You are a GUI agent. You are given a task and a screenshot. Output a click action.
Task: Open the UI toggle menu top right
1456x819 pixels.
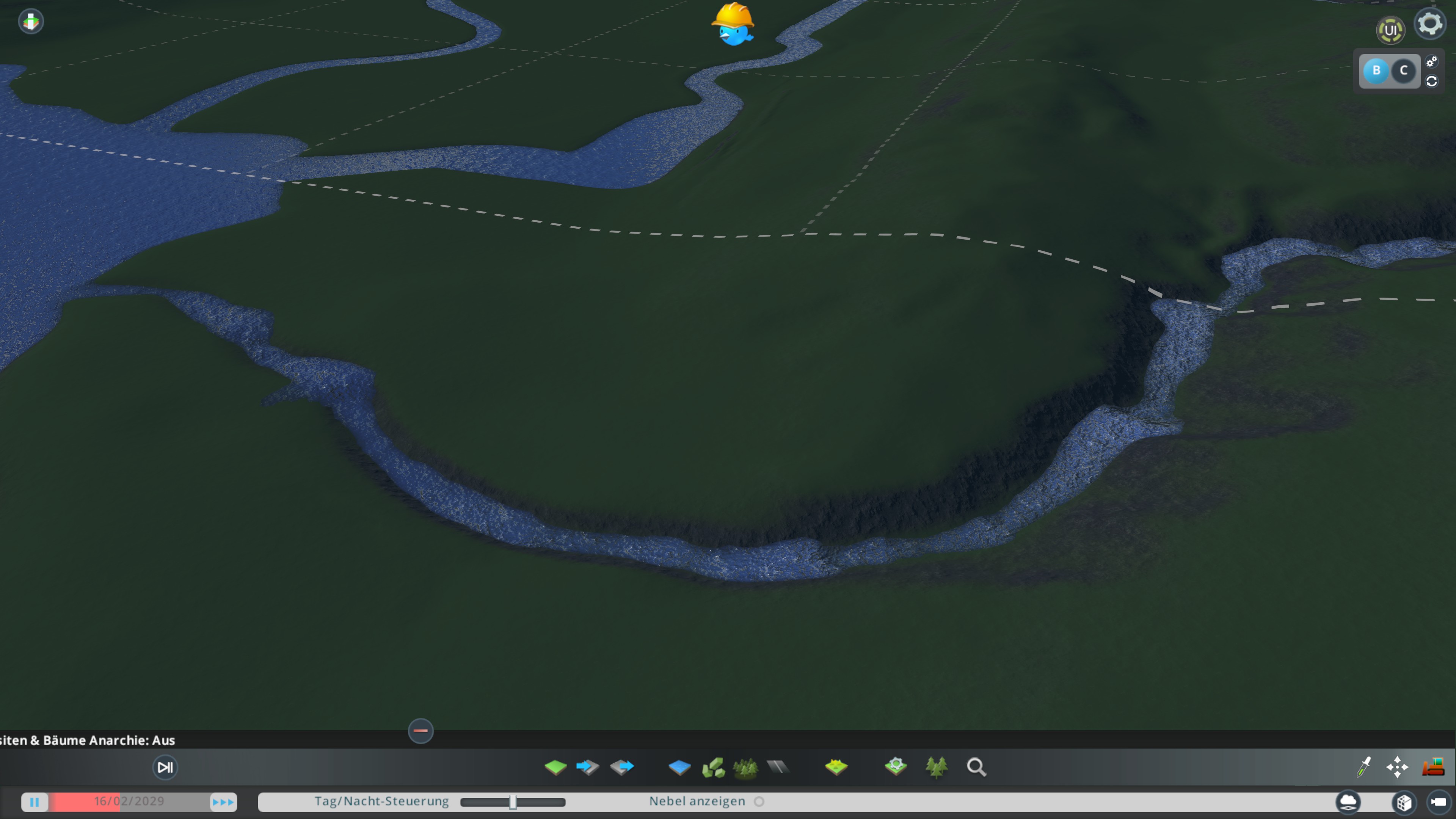click(x=1391, y=30)
